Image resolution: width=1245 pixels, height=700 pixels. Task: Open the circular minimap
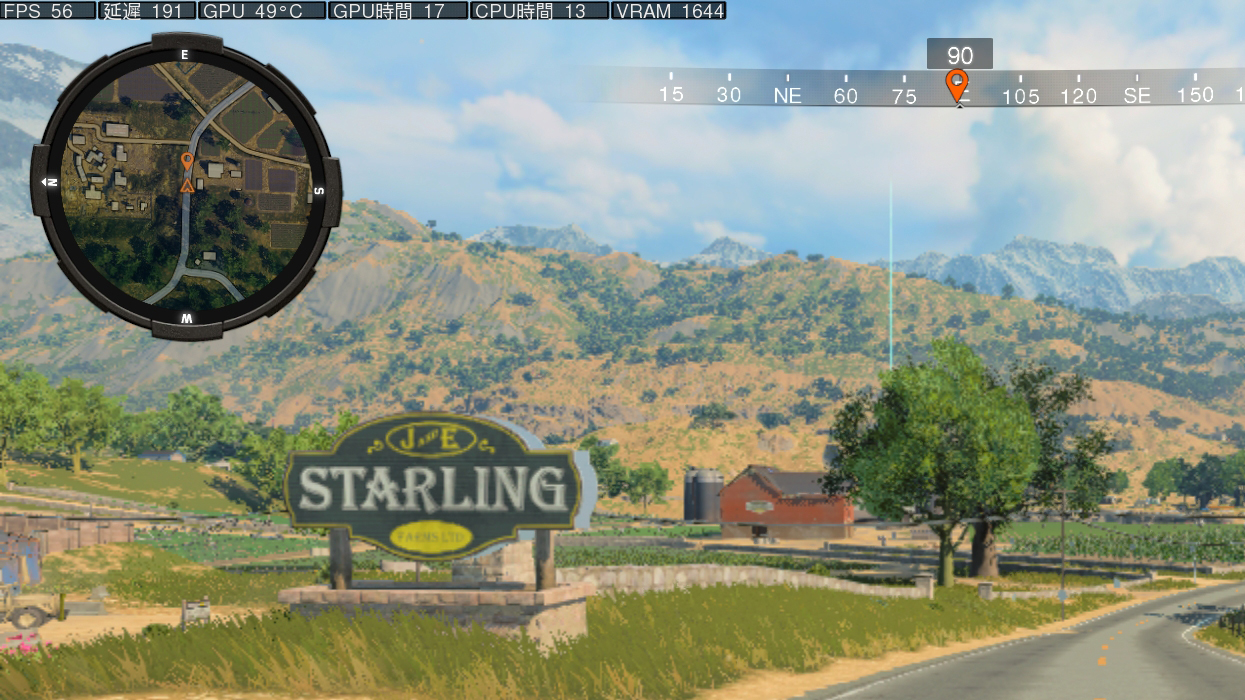click(x=185, y=186)
